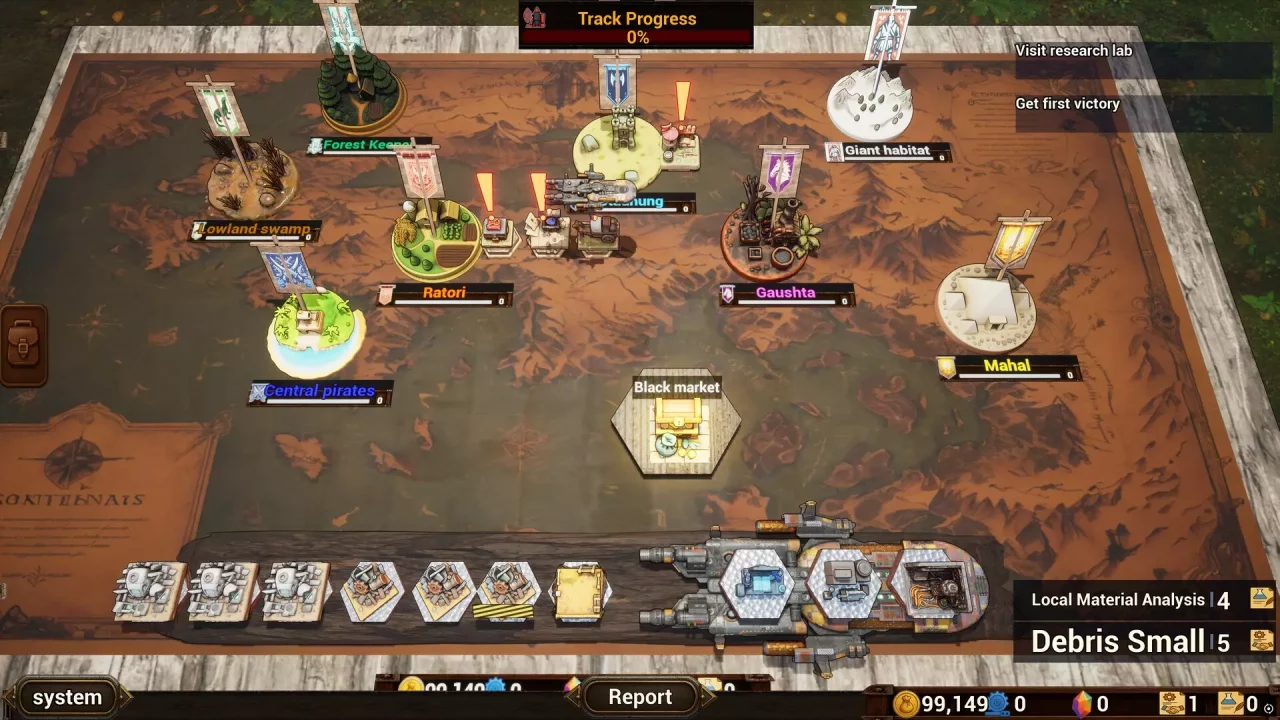1280x720 pixels.
Task: Open the research flask icon at bottom right
Action: [x=1231, y=702]
